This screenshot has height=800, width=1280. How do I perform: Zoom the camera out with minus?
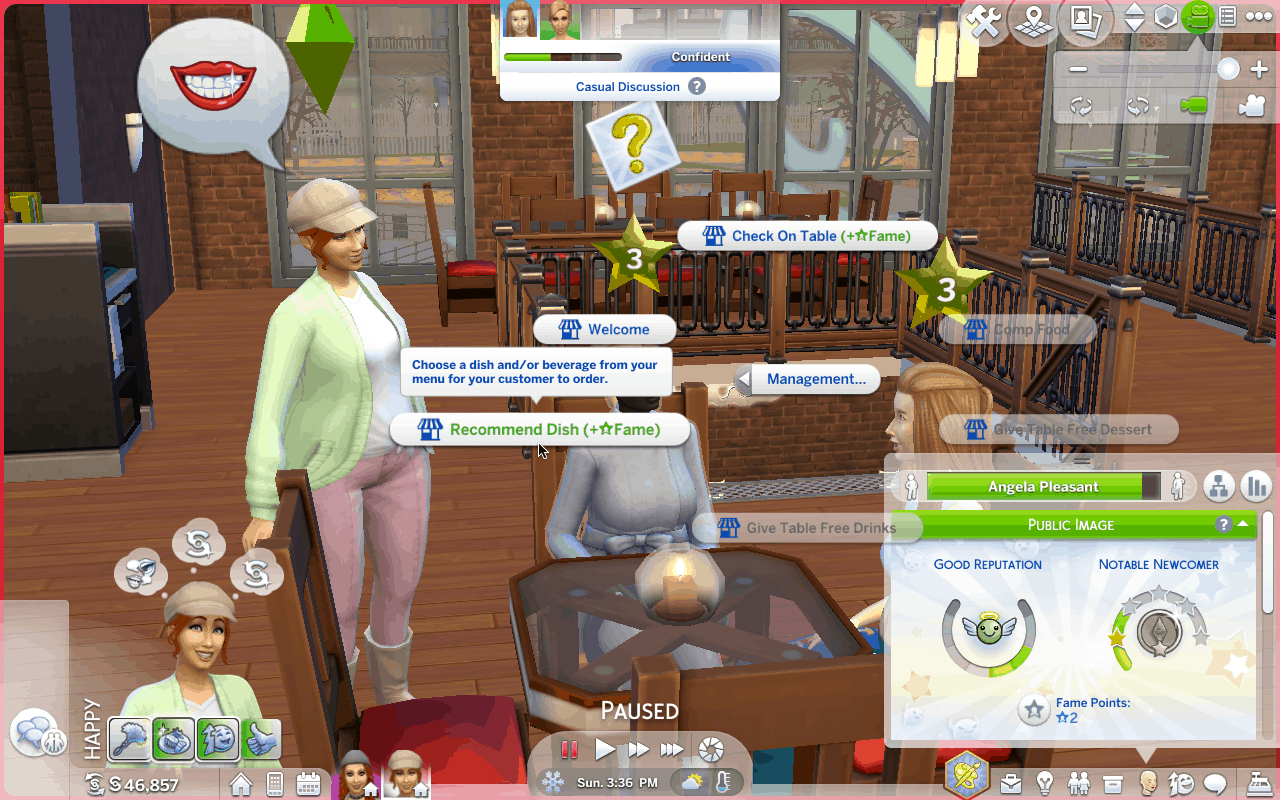[x=1078, y=69]
